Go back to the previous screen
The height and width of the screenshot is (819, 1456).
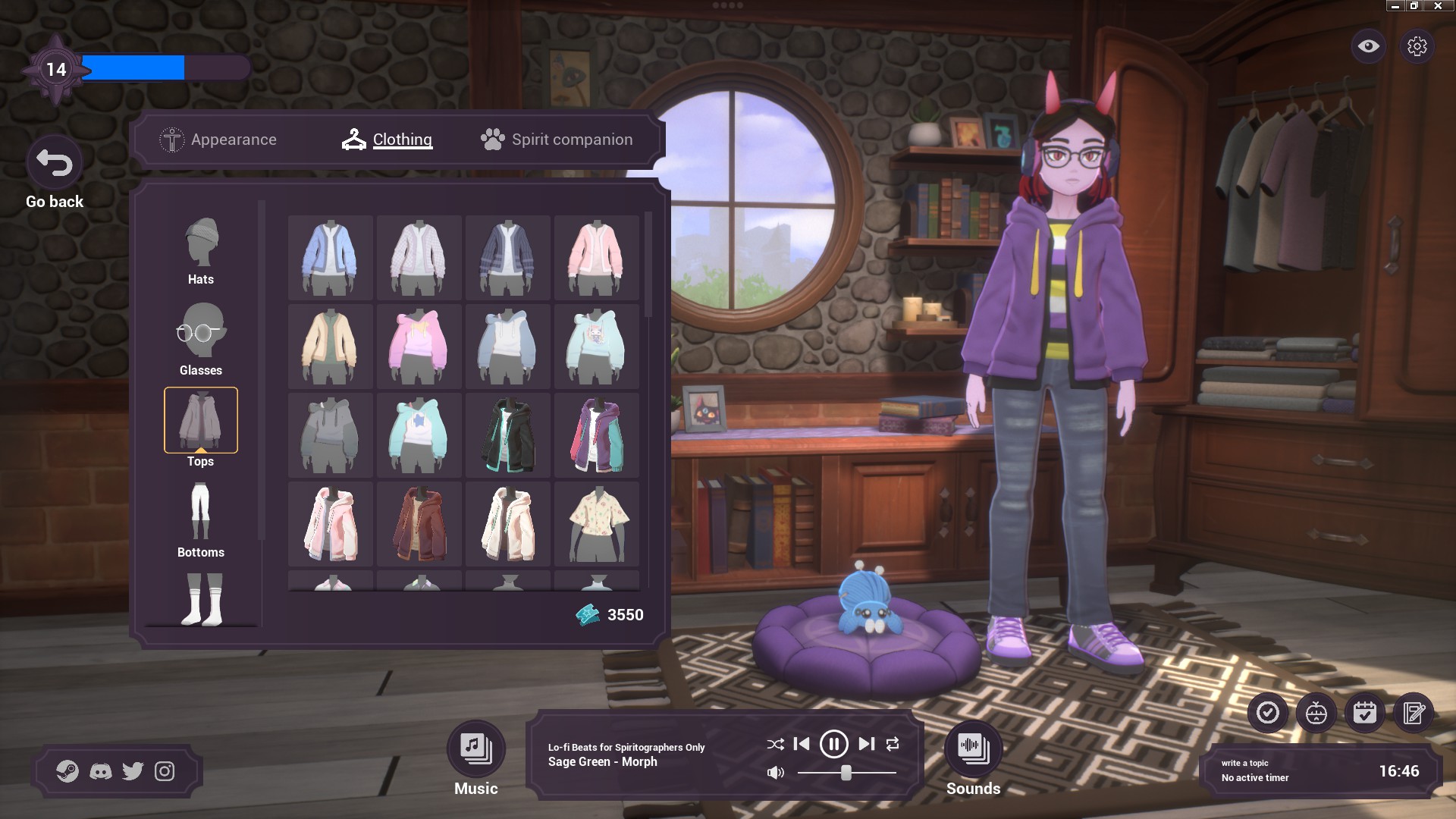coord(55,163)
